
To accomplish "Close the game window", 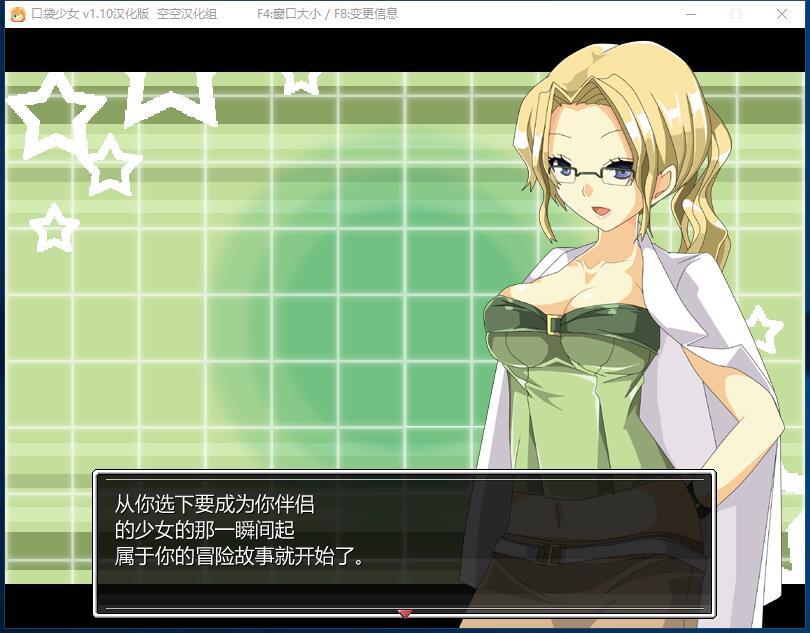I will (x=782, y=14).
